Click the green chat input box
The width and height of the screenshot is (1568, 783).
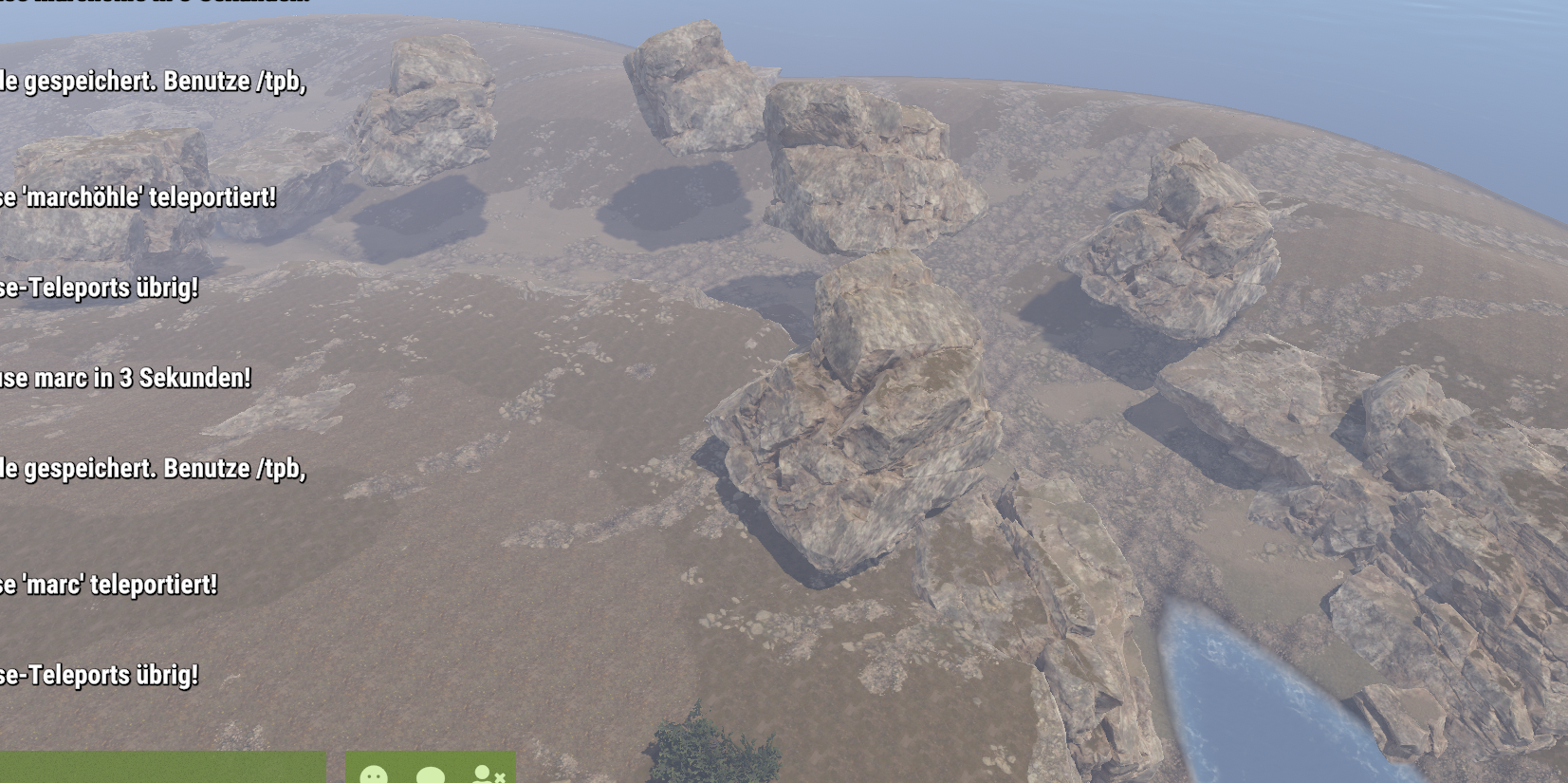tap(161, 769)
